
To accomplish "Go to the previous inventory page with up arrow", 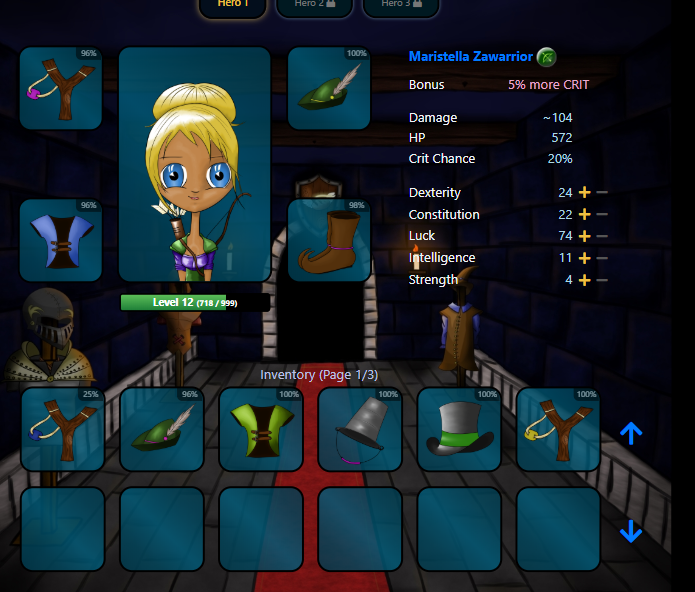I will (x=631, y=433).
